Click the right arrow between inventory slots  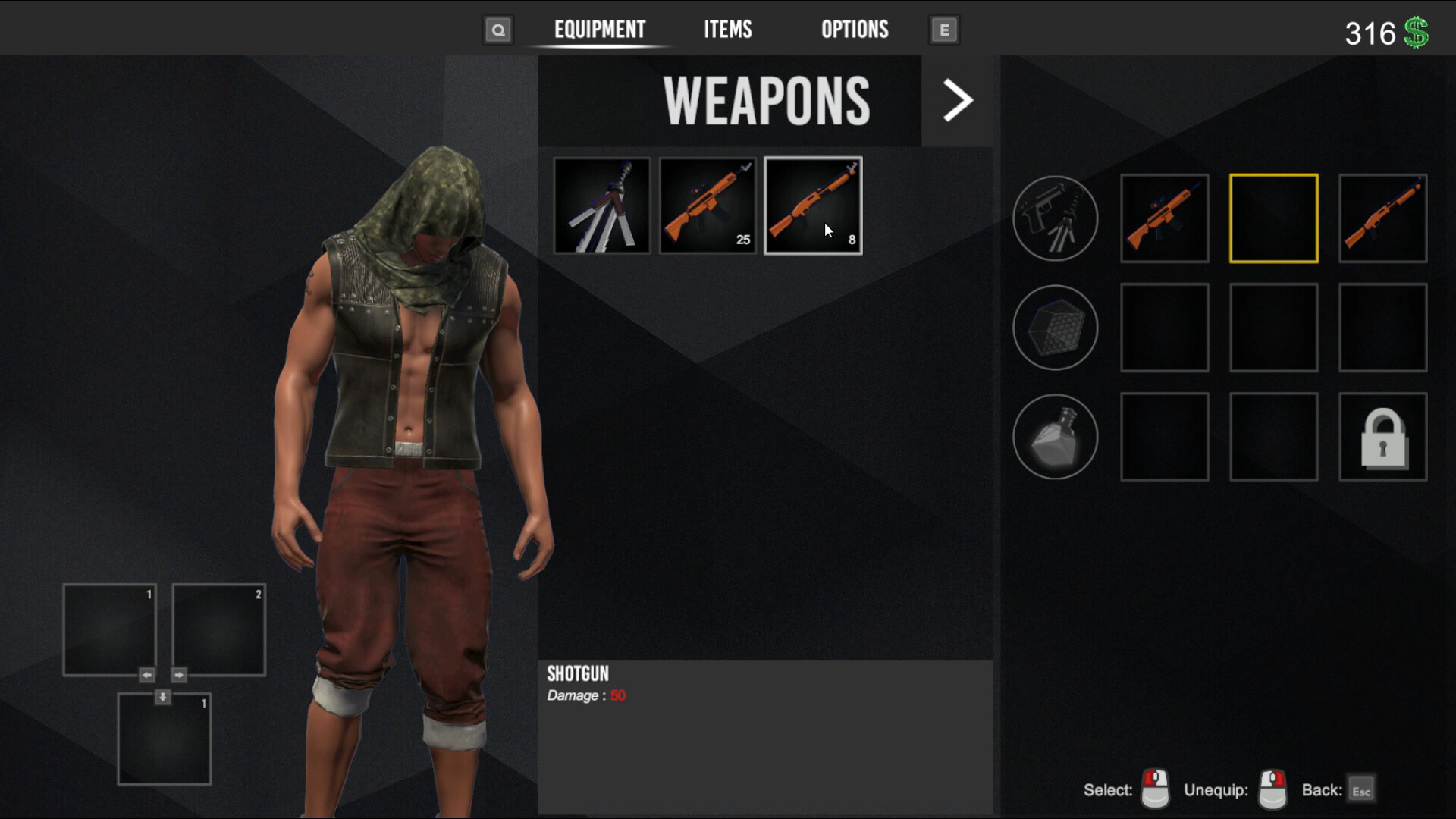point(180,674)
